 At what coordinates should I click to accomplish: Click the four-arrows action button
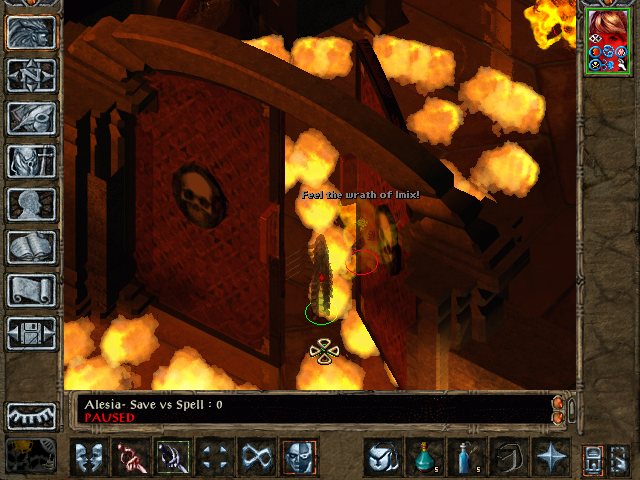click(x=214, y=456)
